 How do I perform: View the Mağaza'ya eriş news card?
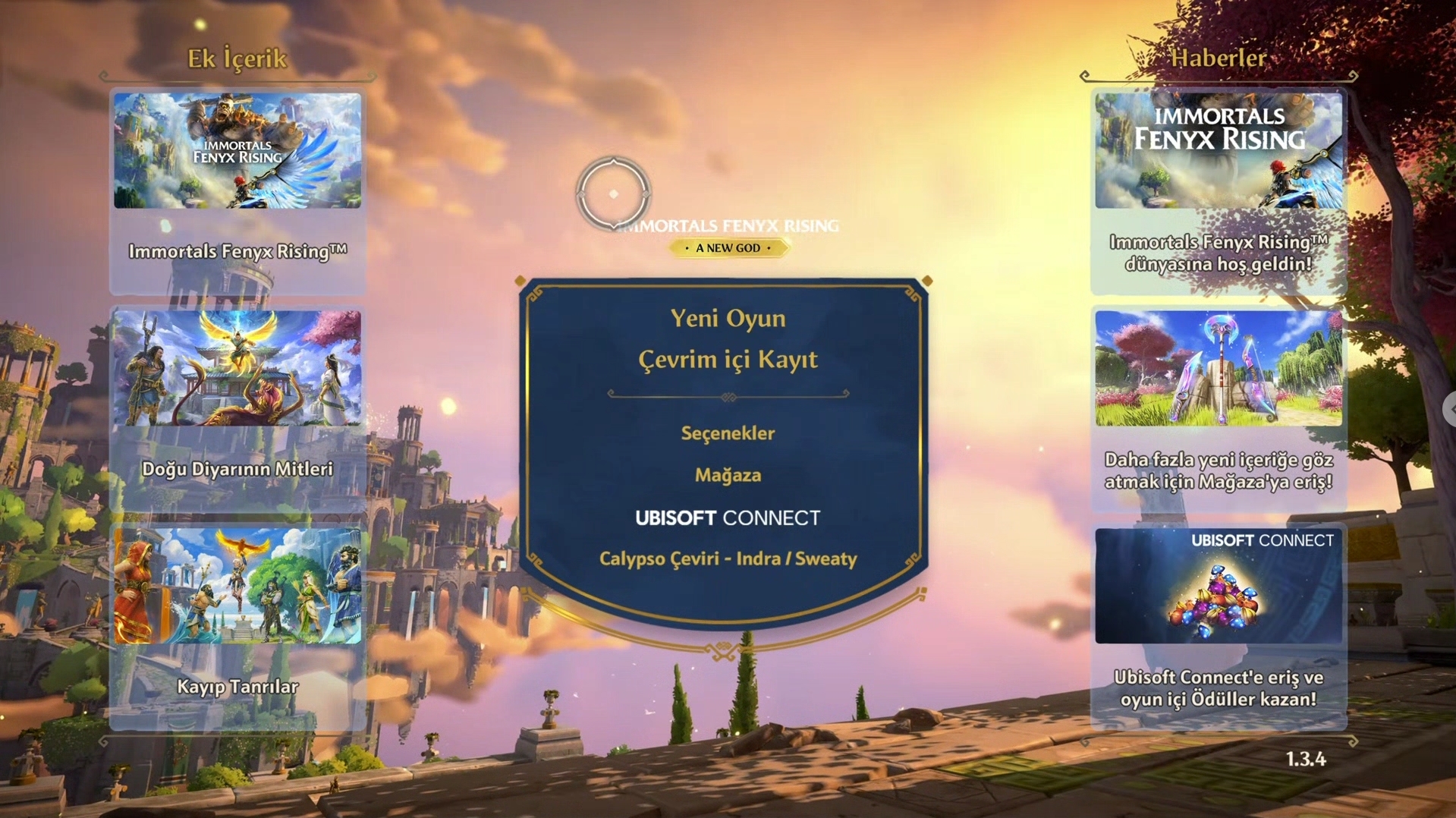1219,408
